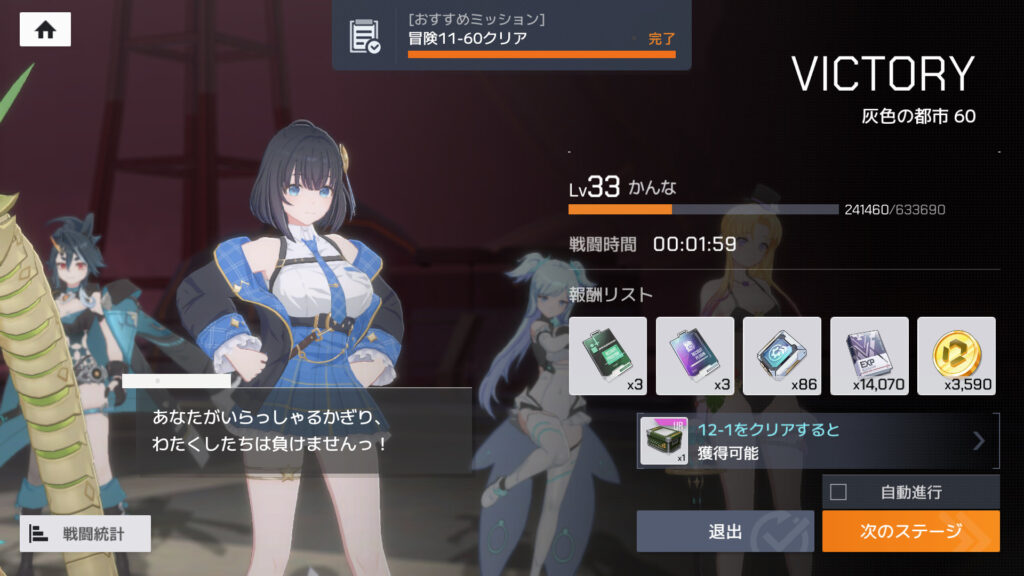Image resolution: width=1024 pixels, height=576 pixels.
Task: Select the green card reward x3
Action: coord(607,355)
